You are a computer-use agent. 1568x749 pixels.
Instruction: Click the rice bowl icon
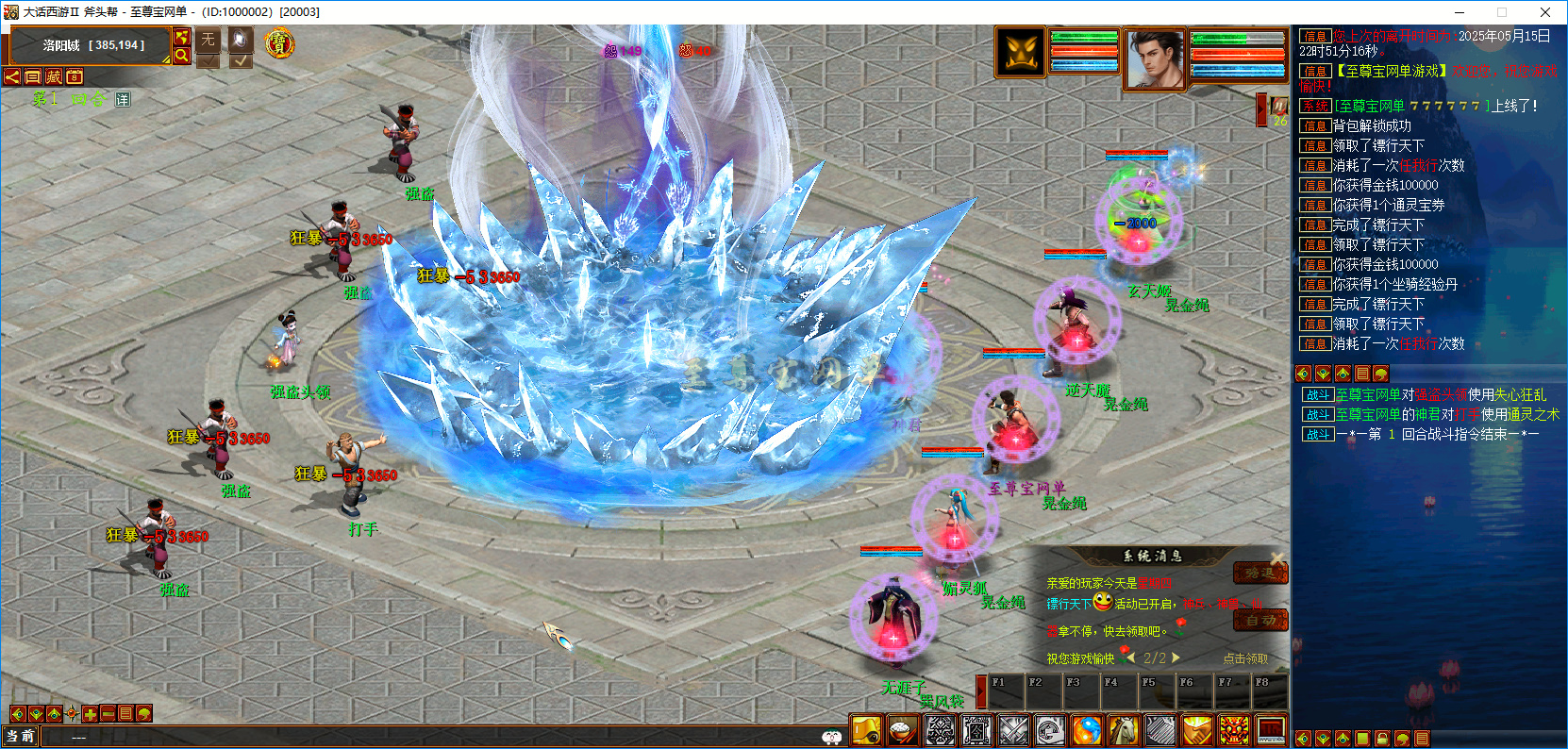(903, 730)
